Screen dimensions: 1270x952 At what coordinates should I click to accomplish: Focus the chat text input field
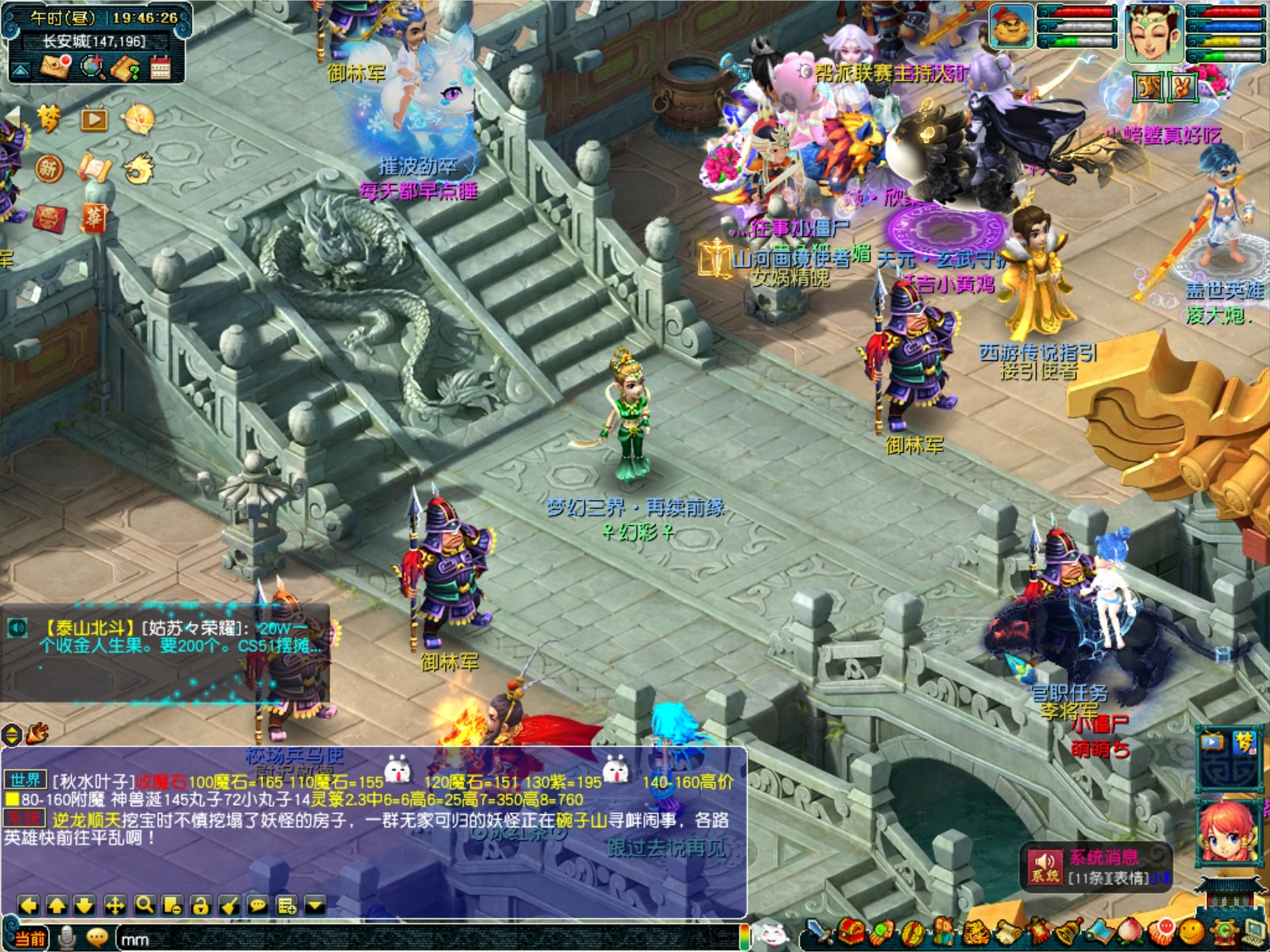tap(413, 939)
